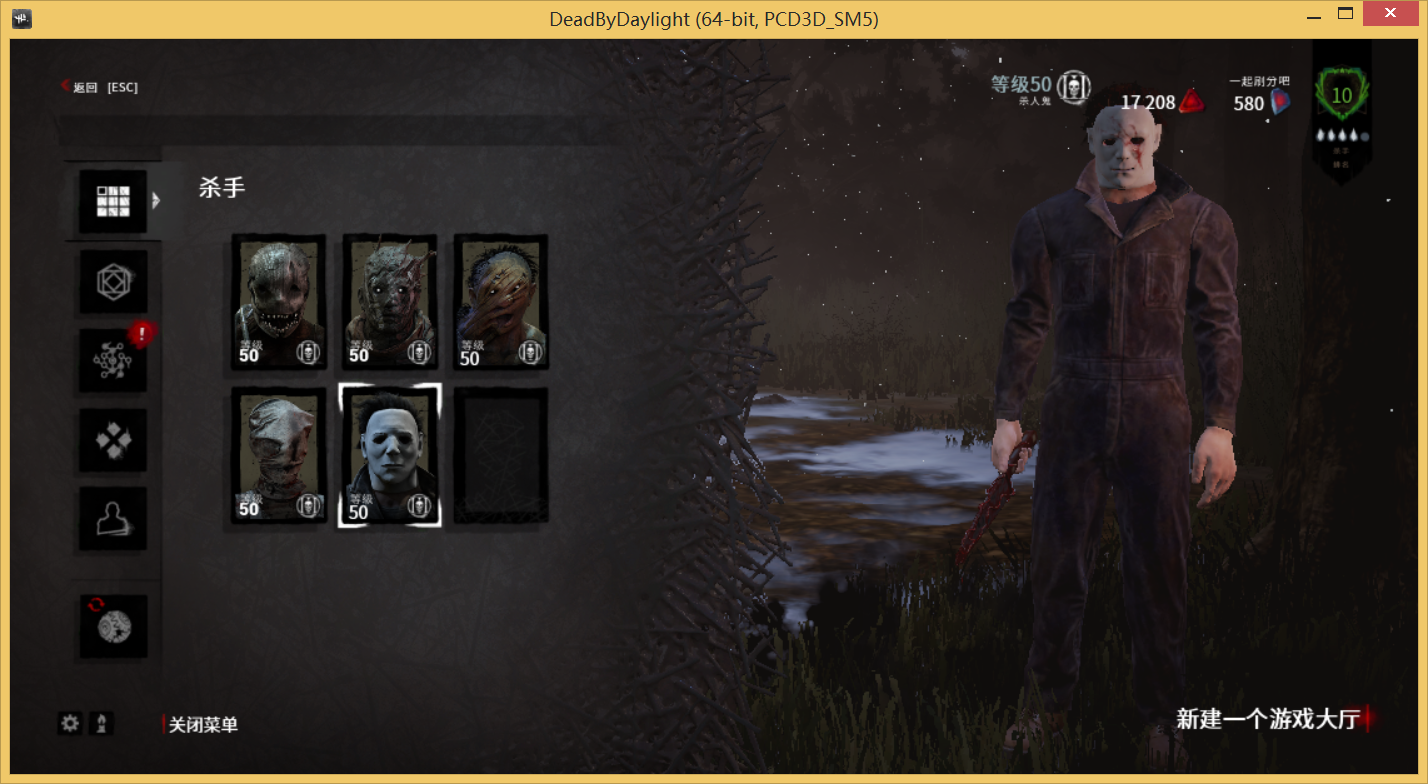Go back with the 返回 button
The image size is (1428, 784).
[x=99, y=87]
